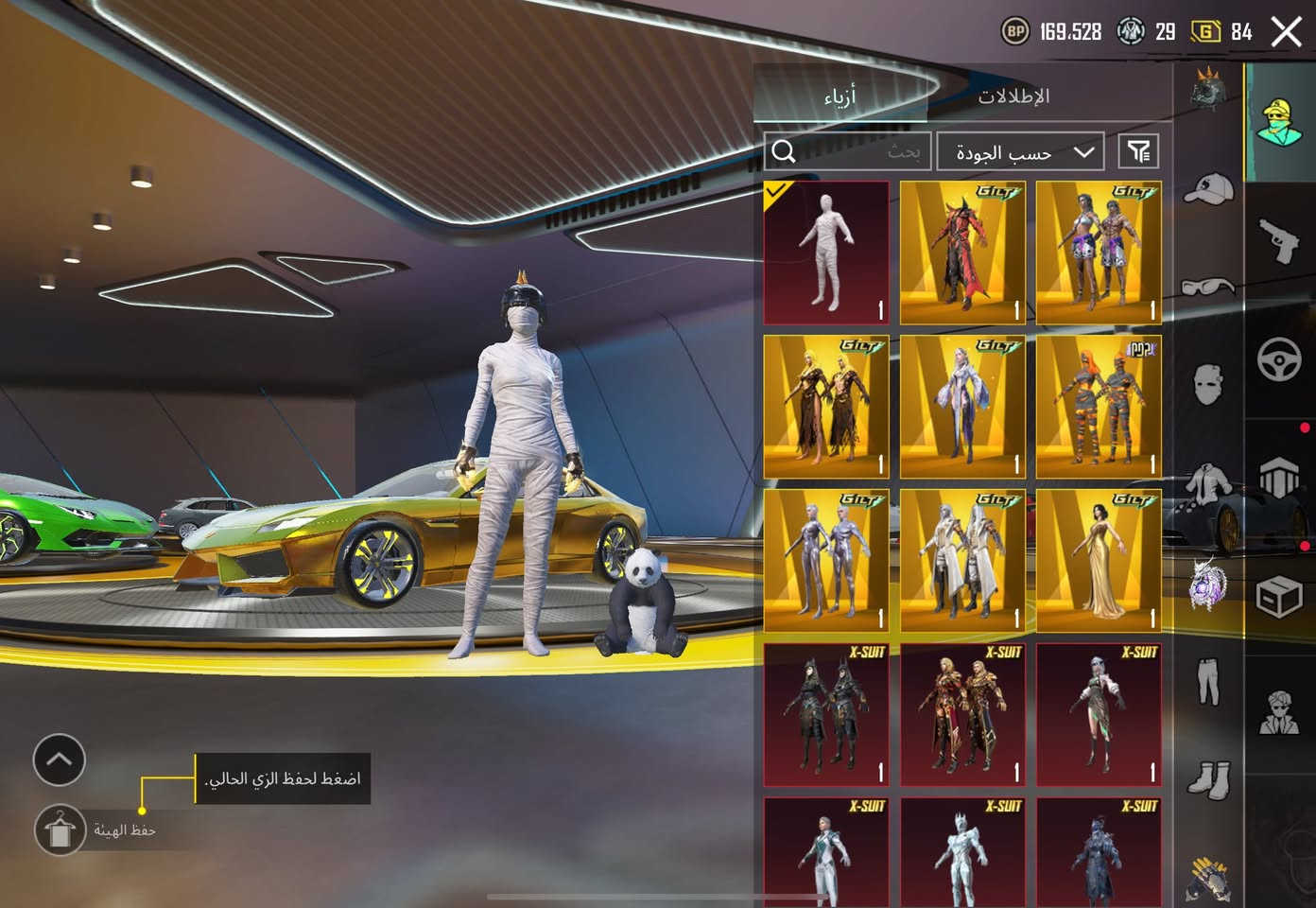The image size is (1316, 908).
Task: Select the silver bodysuit pair outfit
Action: pyautogui.click(x=826, y=560)
